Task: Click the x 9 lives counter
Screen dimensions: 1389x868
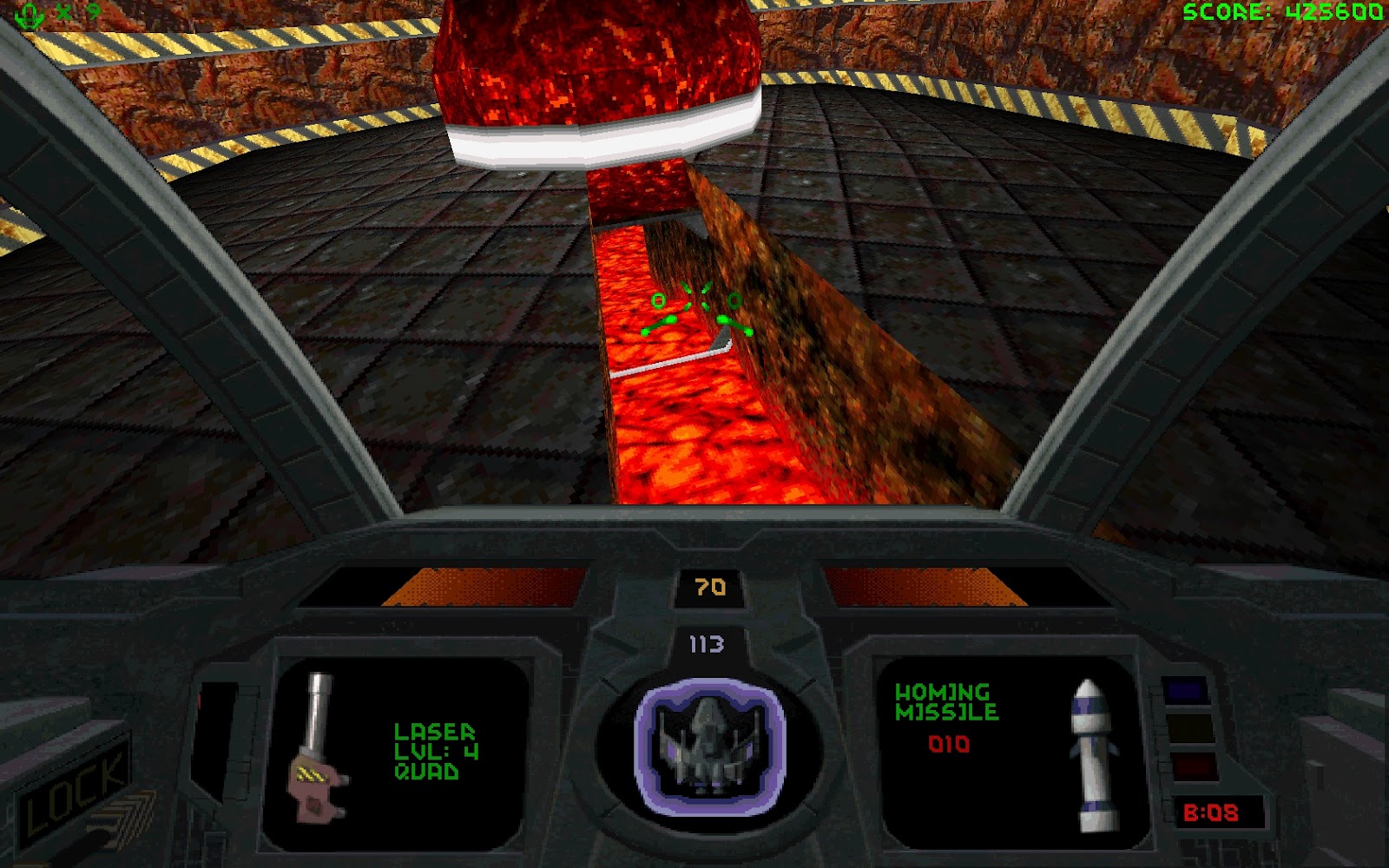Action: click(x=74, y=13)
